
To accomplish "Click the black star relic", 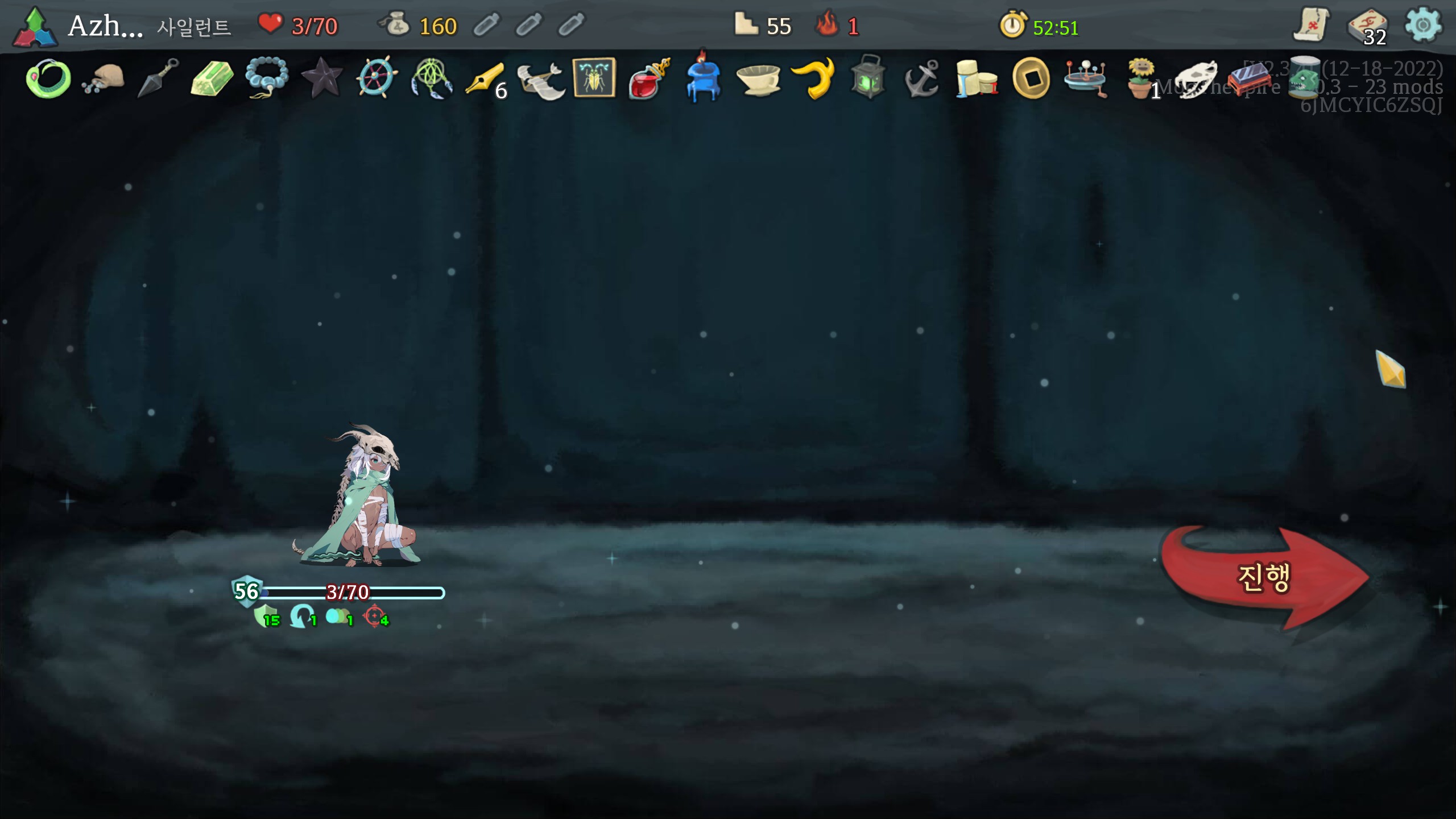I will (321, 78).
